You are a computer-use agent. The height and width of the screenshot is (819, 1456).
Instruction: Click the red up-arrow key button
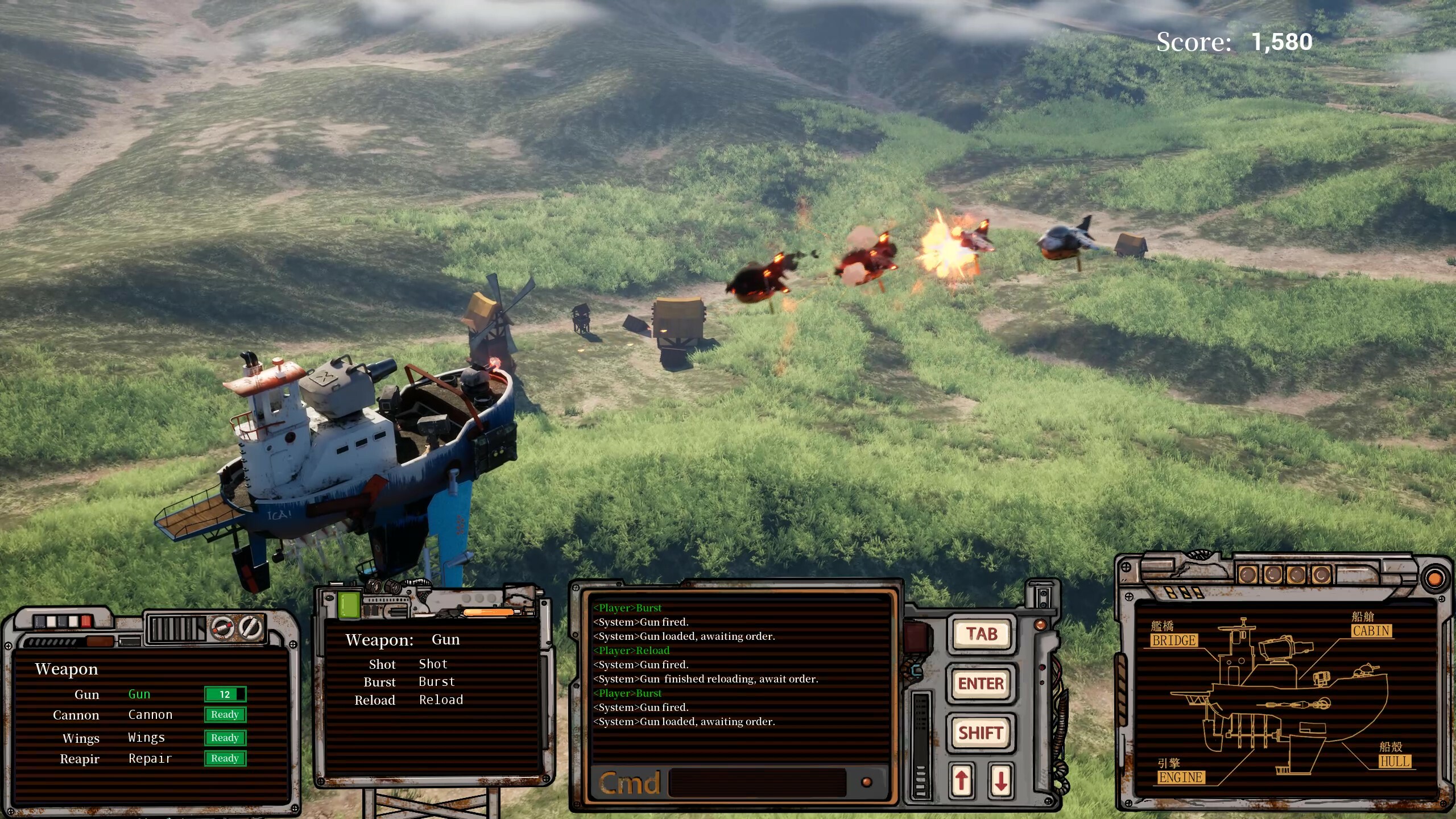[x=963, y=780]
